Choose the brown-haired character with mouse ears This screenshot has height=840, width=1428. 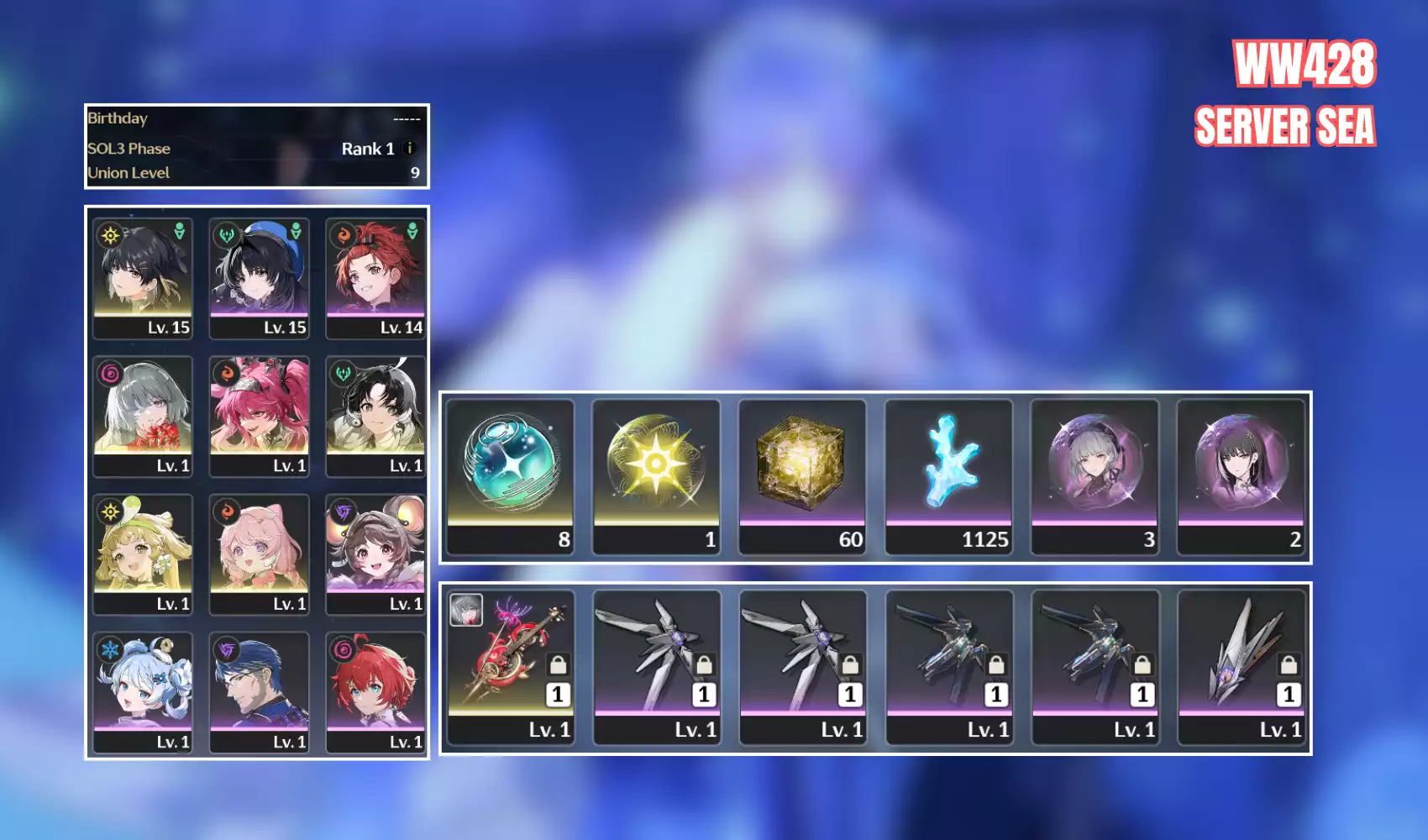(375, 554)
